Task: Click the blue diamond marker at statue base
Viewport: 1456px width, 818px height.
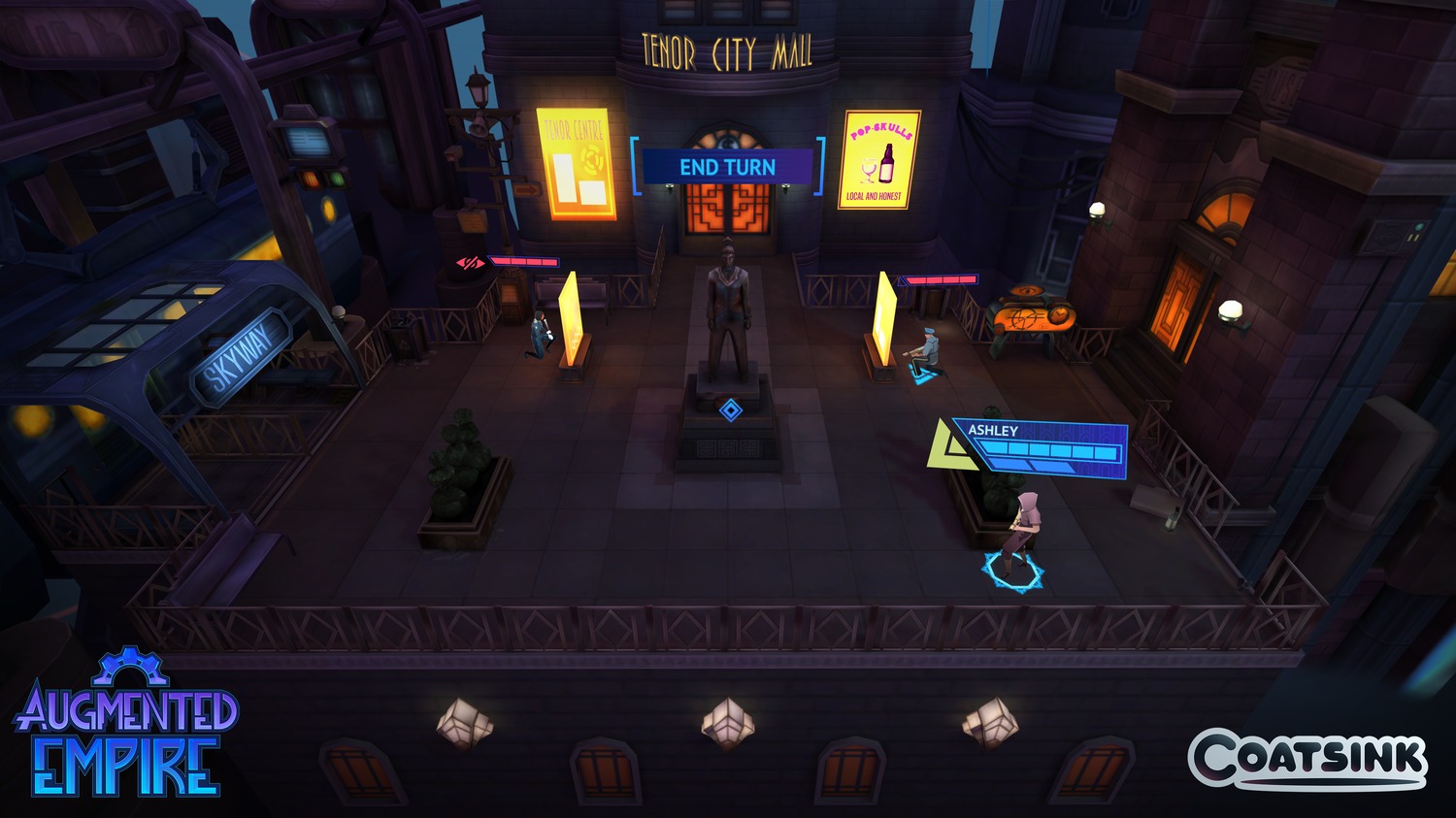Action: [730, 410]
